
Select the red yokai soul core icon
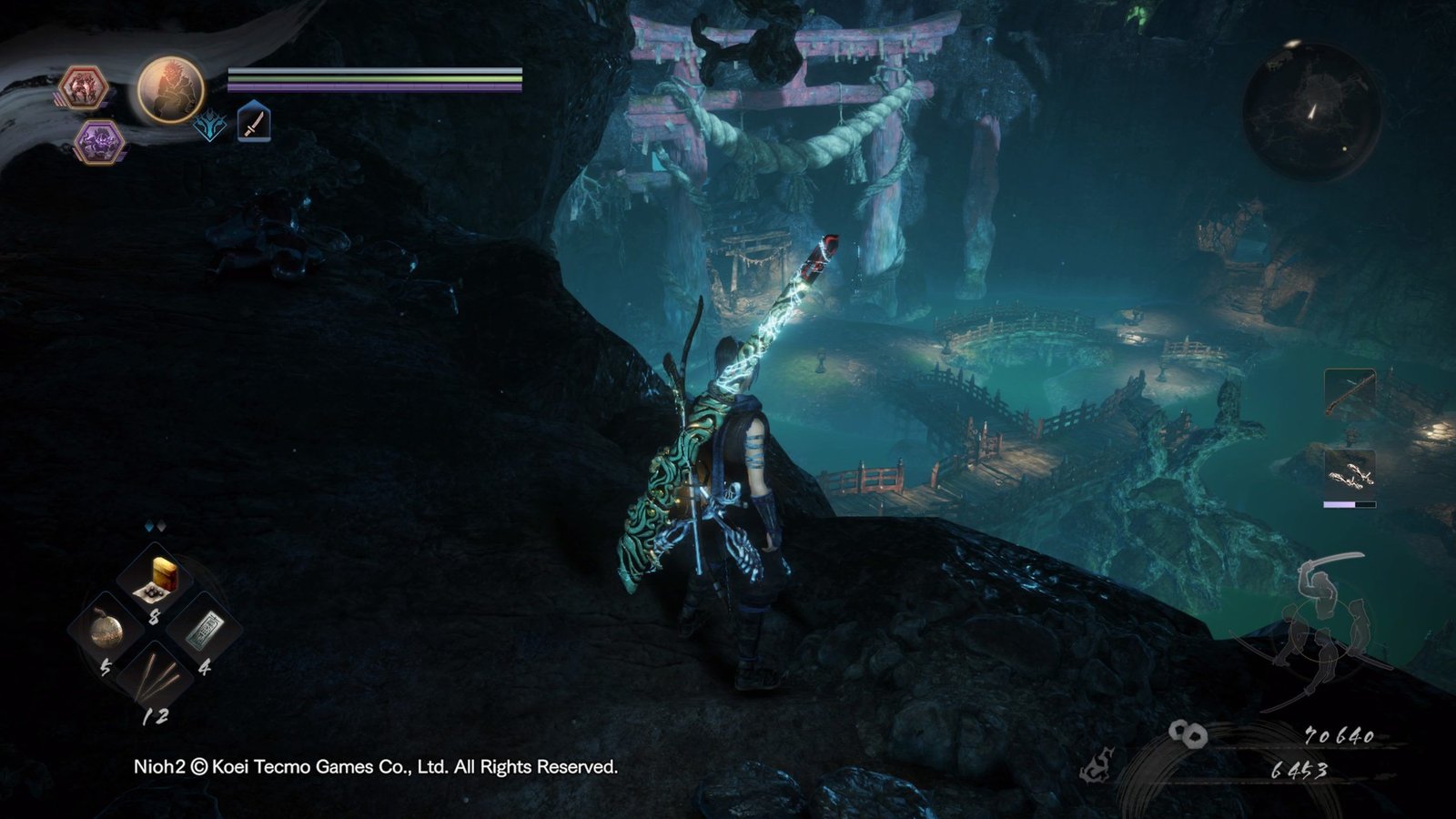pyautogui.click(x=84, y=89)
